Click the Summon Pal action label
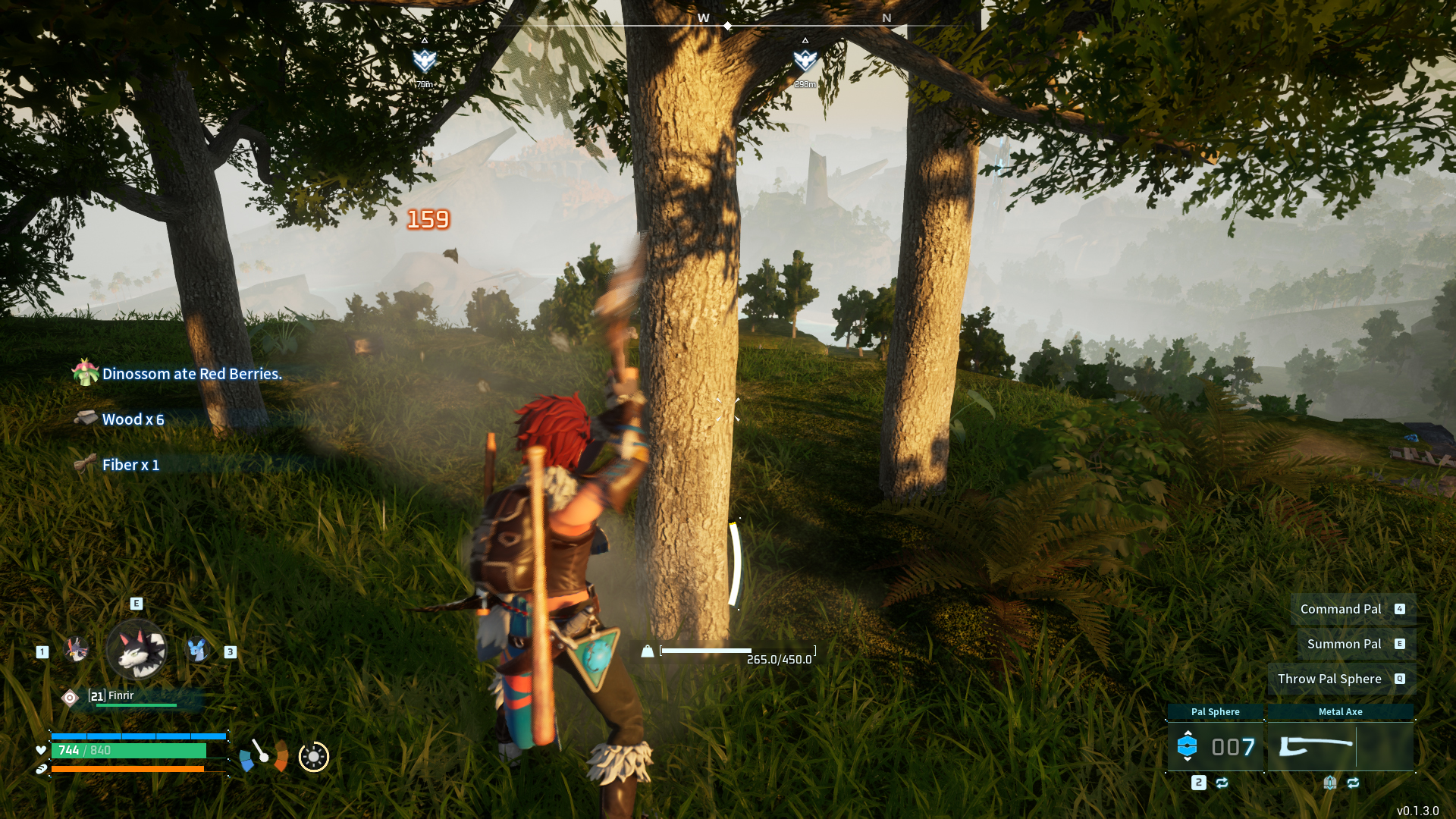The height and width of the screenshot is (819, 1456). [1344, 644]
